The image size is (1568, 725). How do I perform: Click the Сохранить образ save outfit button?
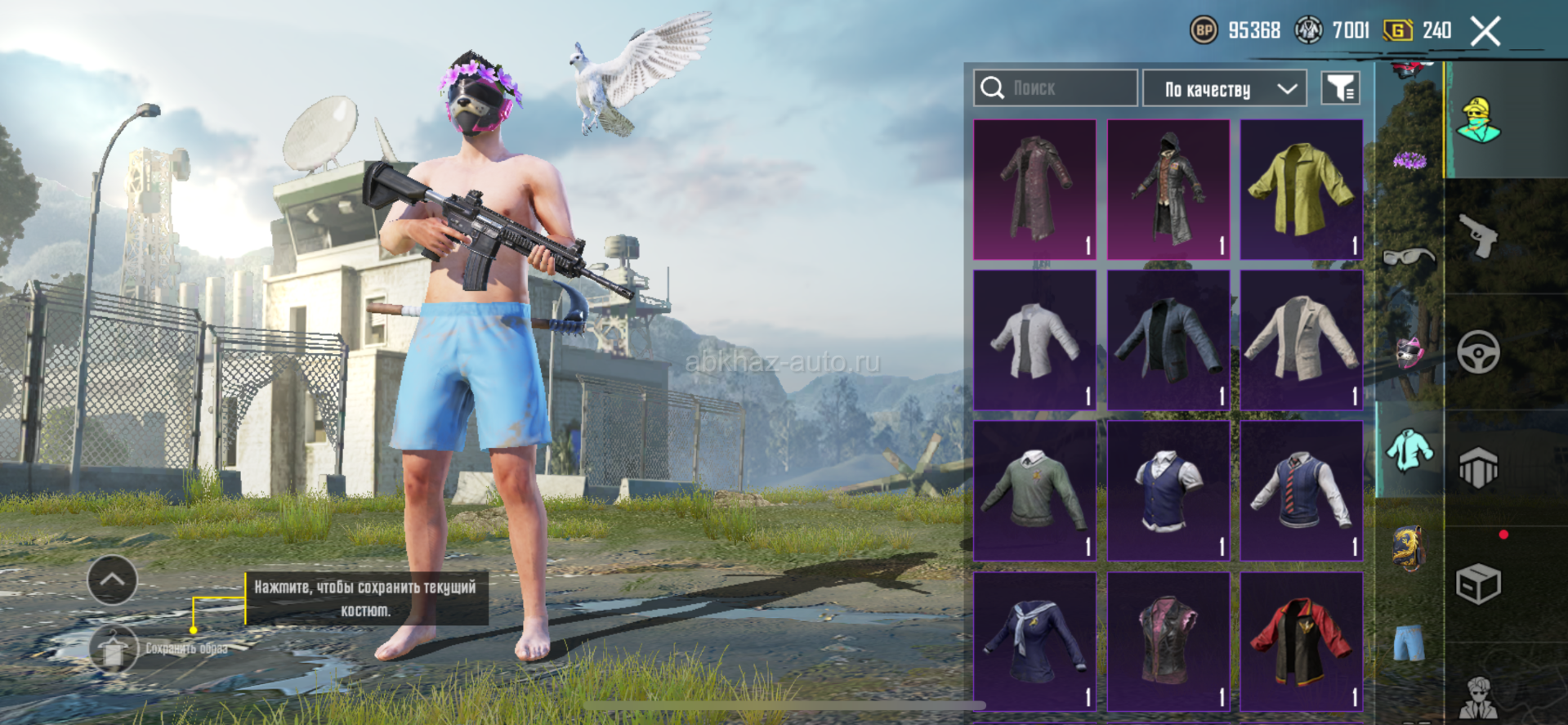114,649
